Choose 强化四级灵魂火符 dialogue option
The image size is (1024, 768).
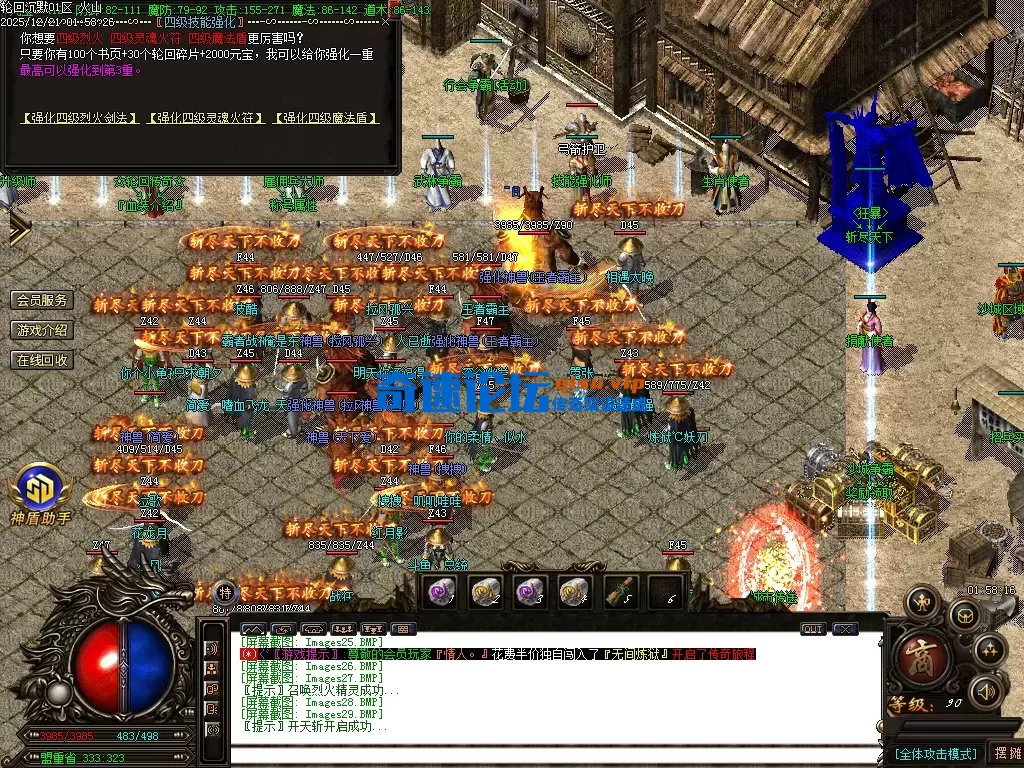point(207,118)
